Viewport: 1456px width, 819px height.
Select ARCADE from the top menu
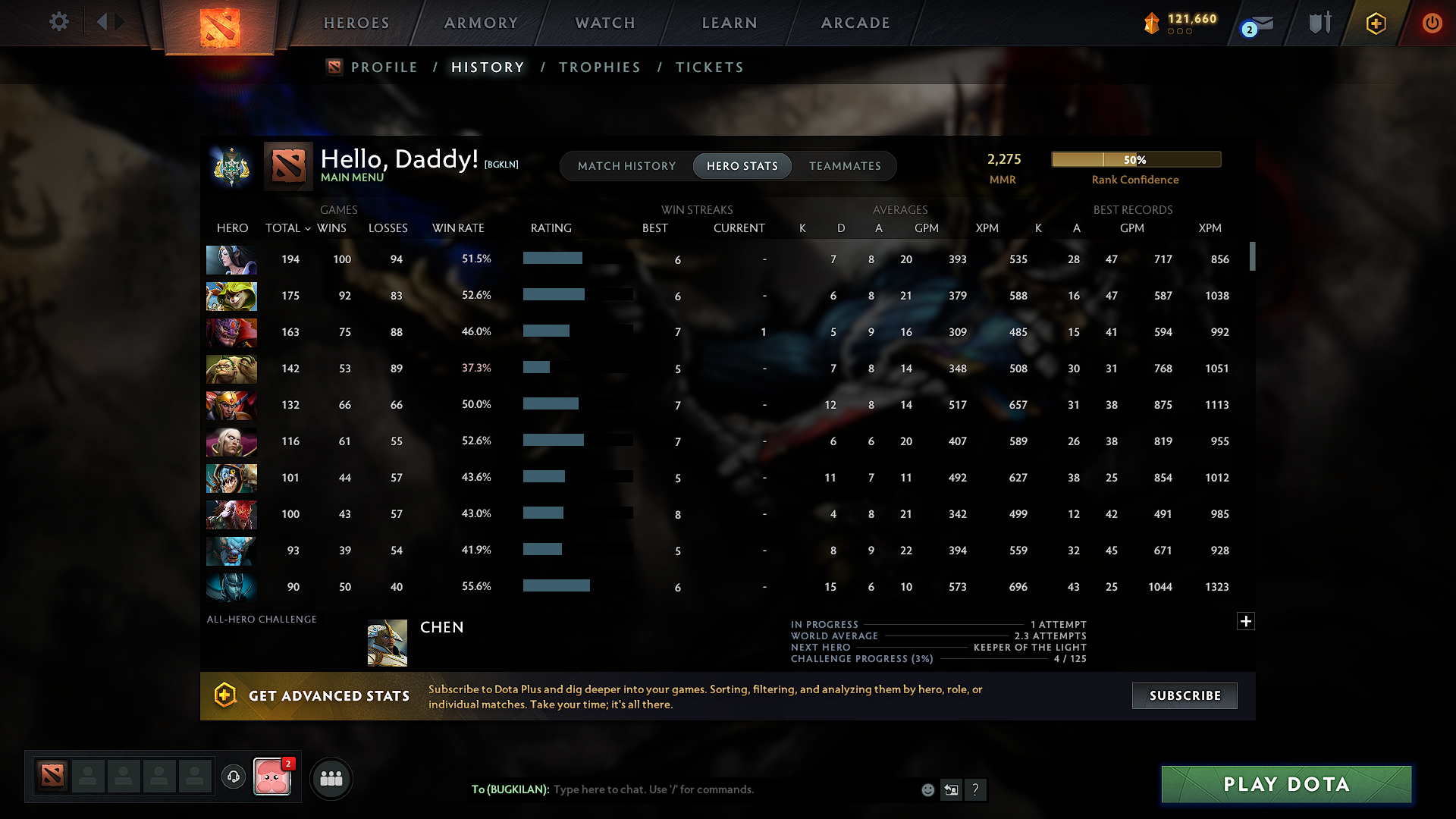coord(855,23)
